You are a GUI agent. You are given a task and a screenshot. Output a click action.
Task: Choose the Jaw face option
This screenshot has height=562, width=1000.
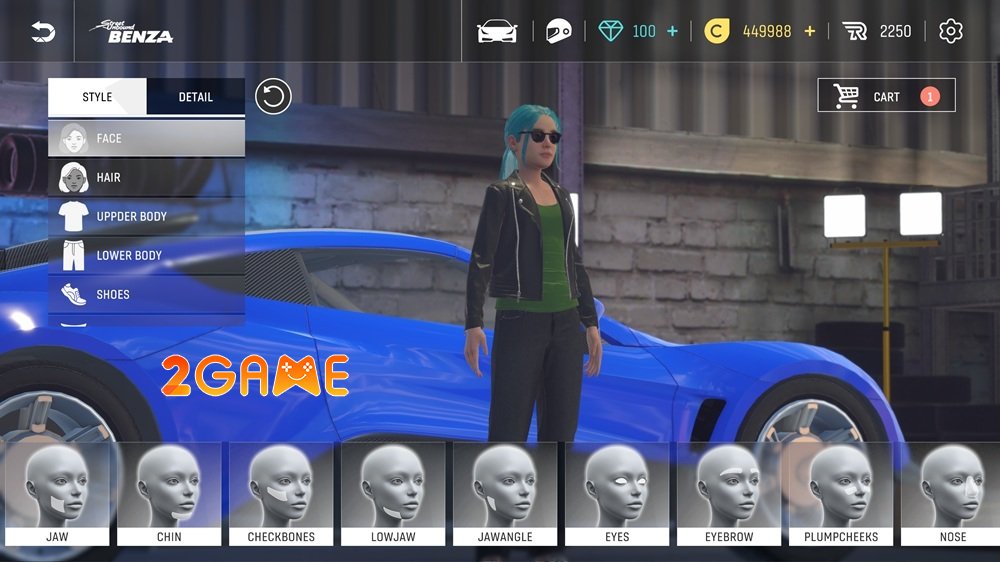pos(57,494)
